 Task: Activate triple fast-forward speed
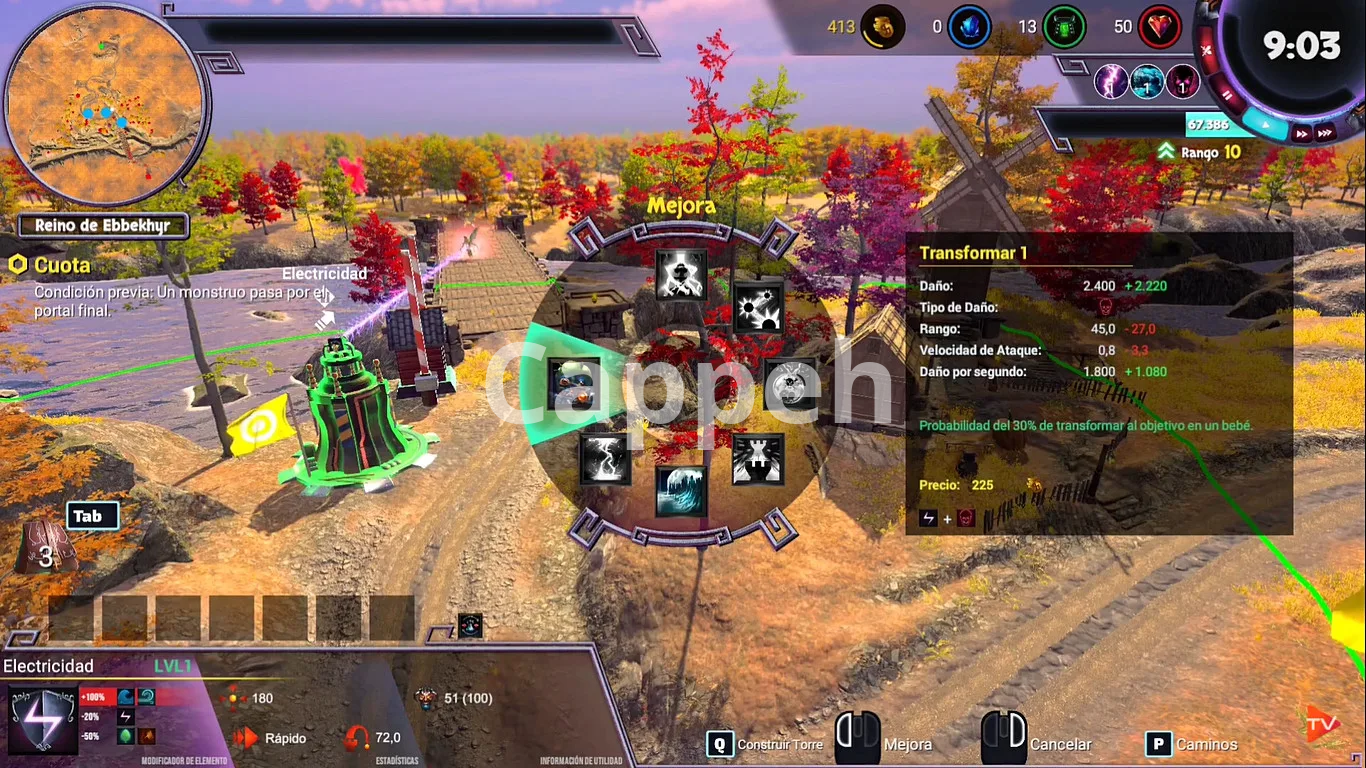point(1325,133)
